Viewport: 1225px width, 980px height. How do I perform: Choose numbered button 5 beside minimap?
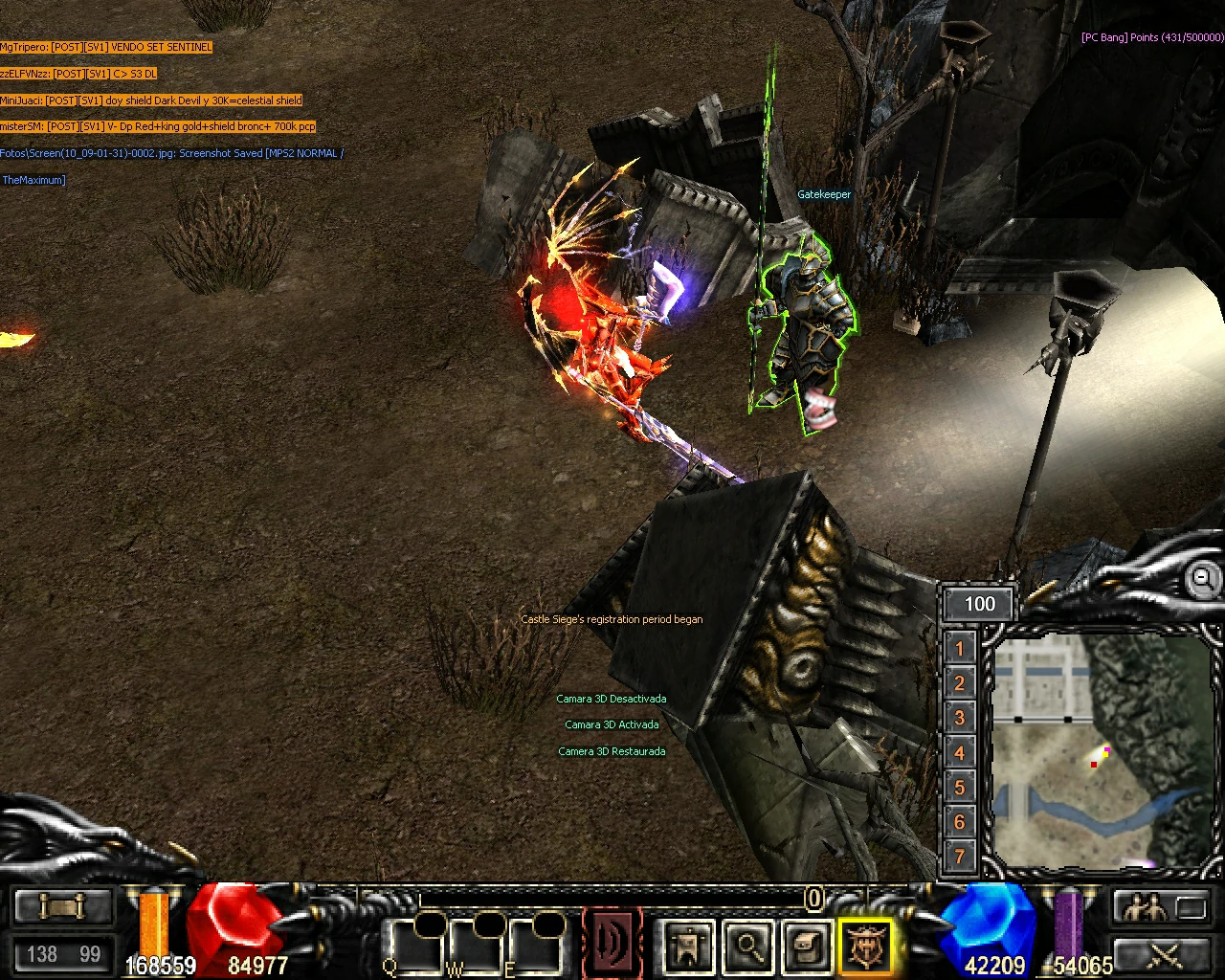tap(960, 788)
